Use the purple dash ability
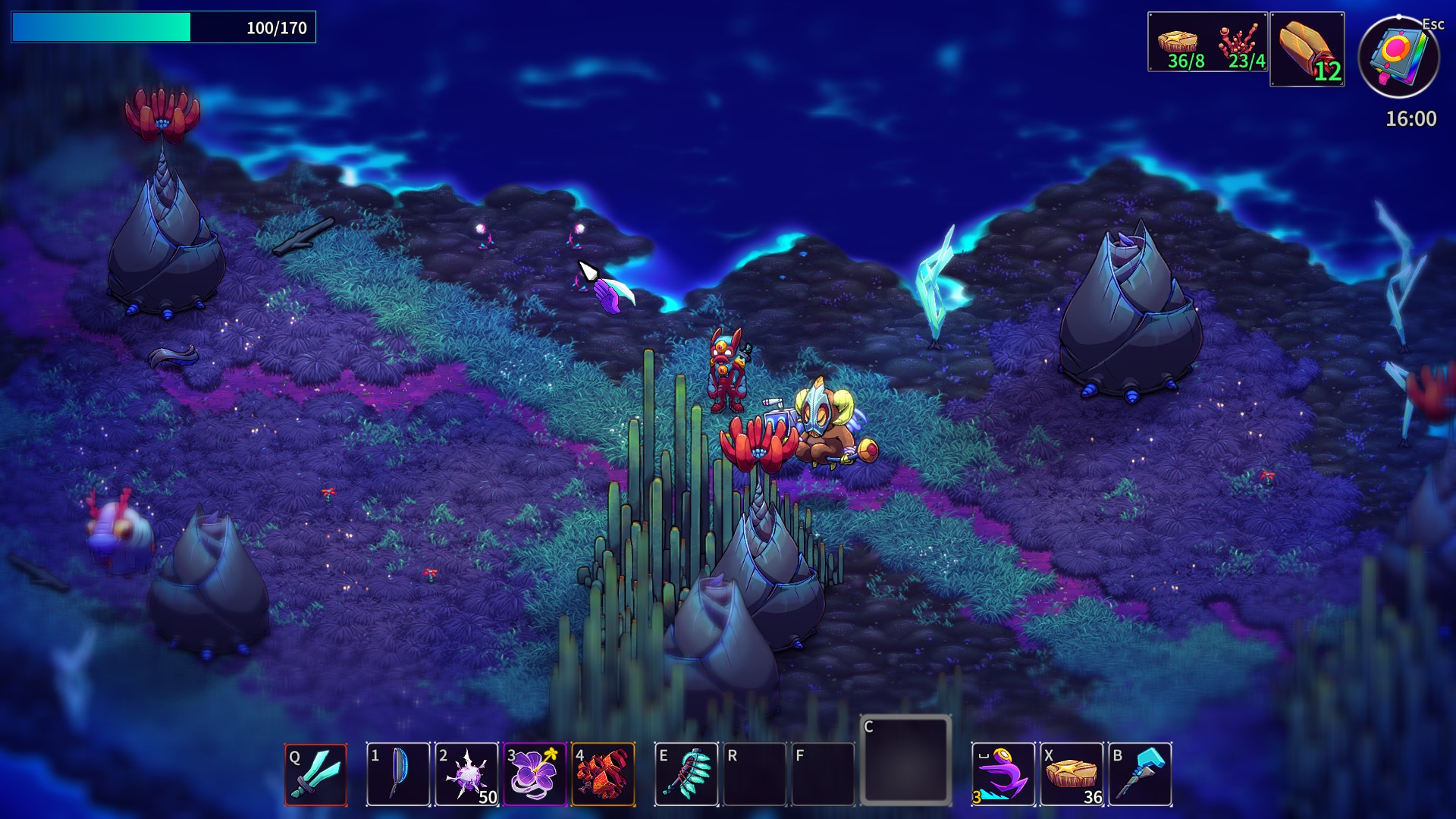 (x=1003, y=774)
